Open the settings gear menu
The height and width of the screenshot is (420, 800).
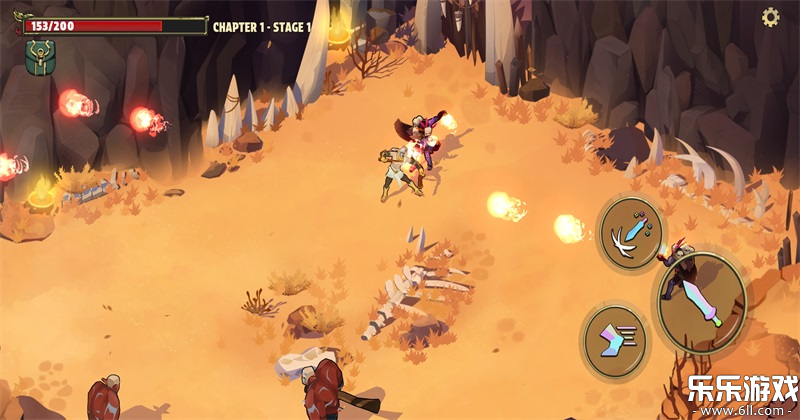point(771,17)
